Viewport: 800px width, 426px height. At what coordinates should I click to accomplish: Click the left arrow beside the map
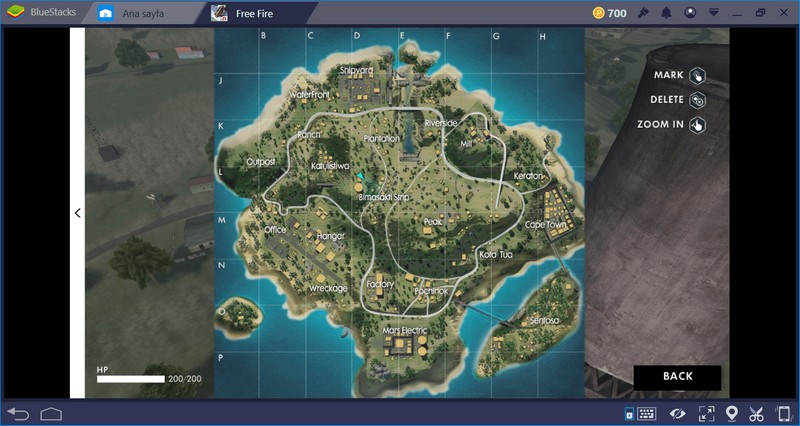pos(77,213)
